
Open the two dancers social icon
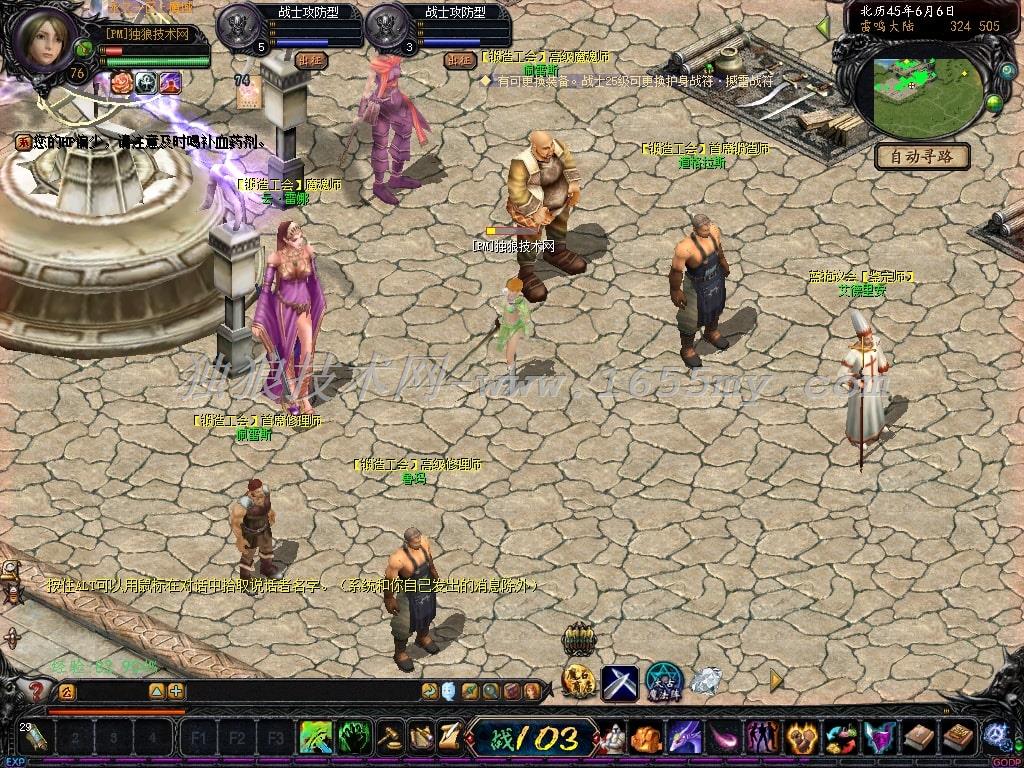point(762,738)
